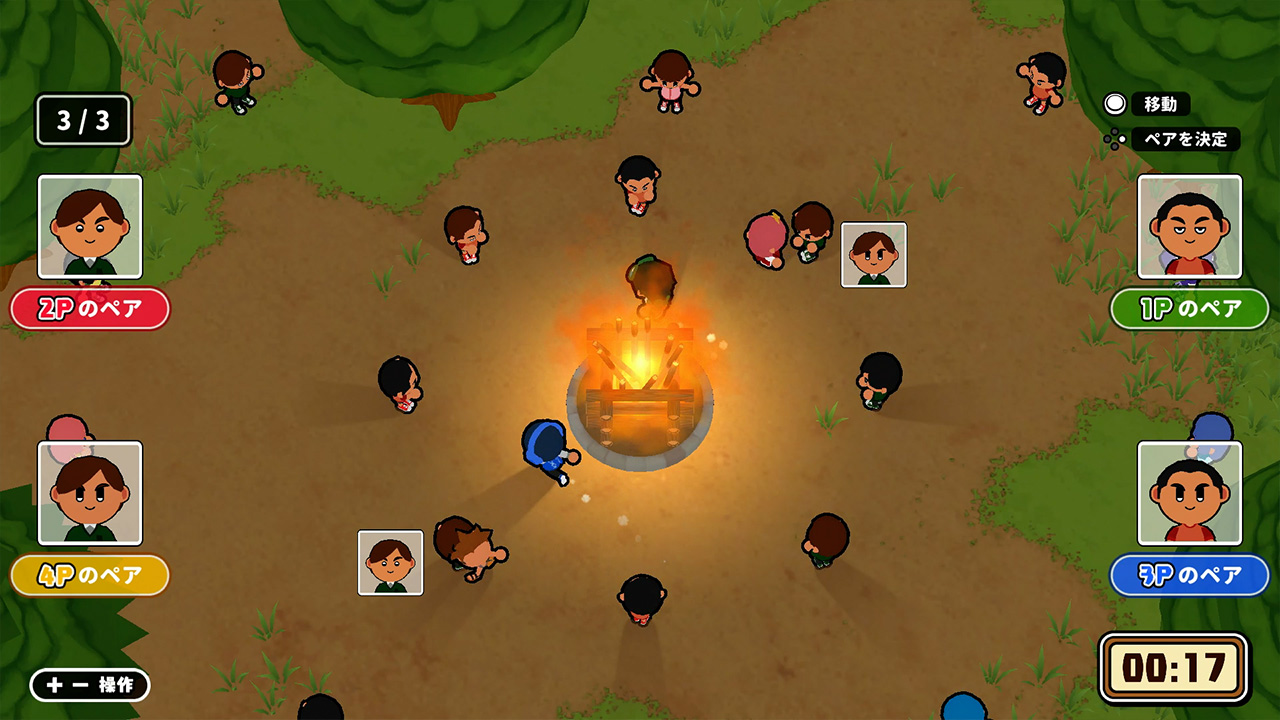Click the green 1Pのペア label
This screenshot has height=720, width=1280.
click(x=1190, y=309)
